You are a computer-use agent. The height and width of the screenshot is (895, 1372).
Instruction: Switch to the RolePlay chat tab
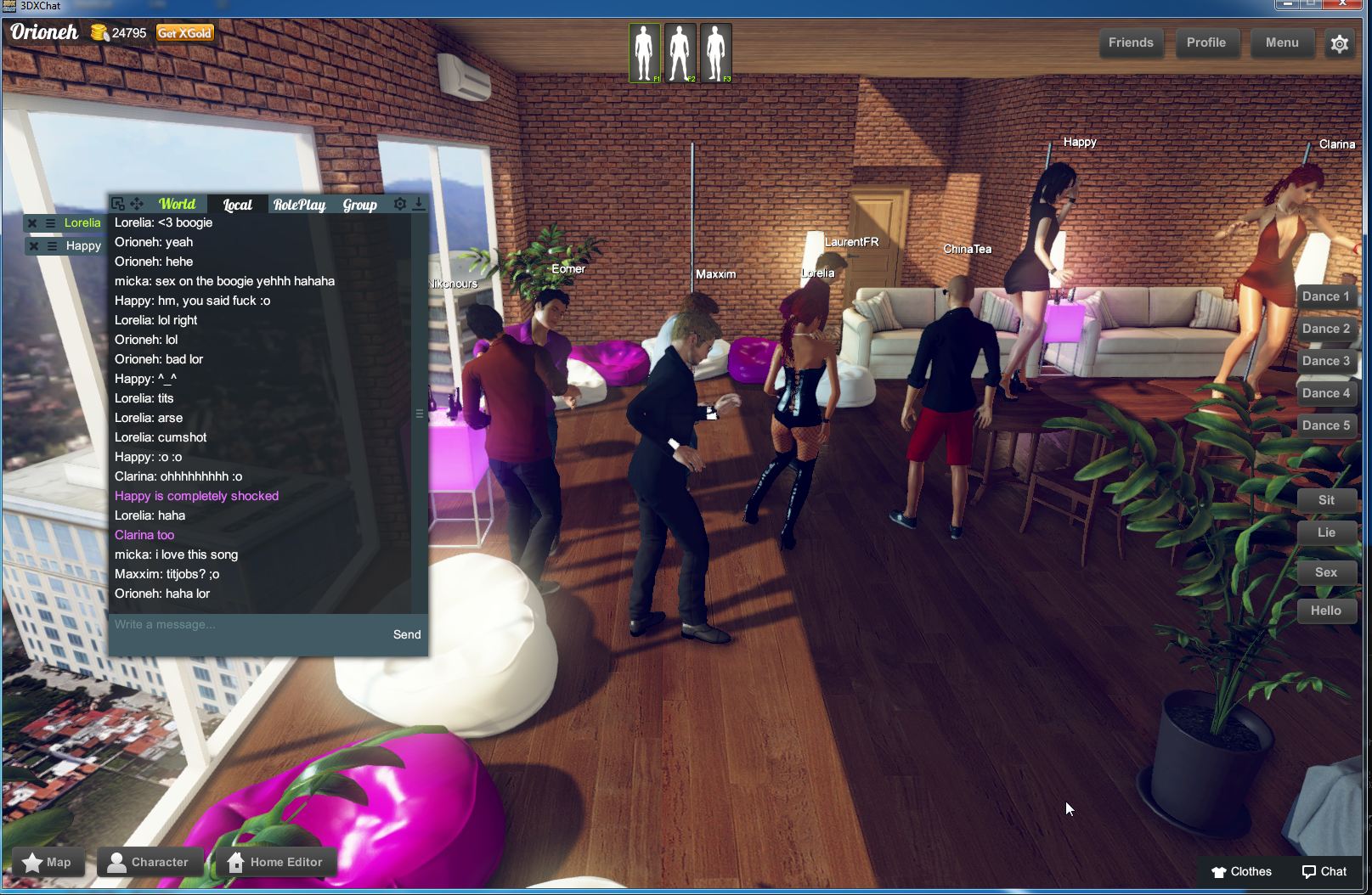[x=298, y=205]
